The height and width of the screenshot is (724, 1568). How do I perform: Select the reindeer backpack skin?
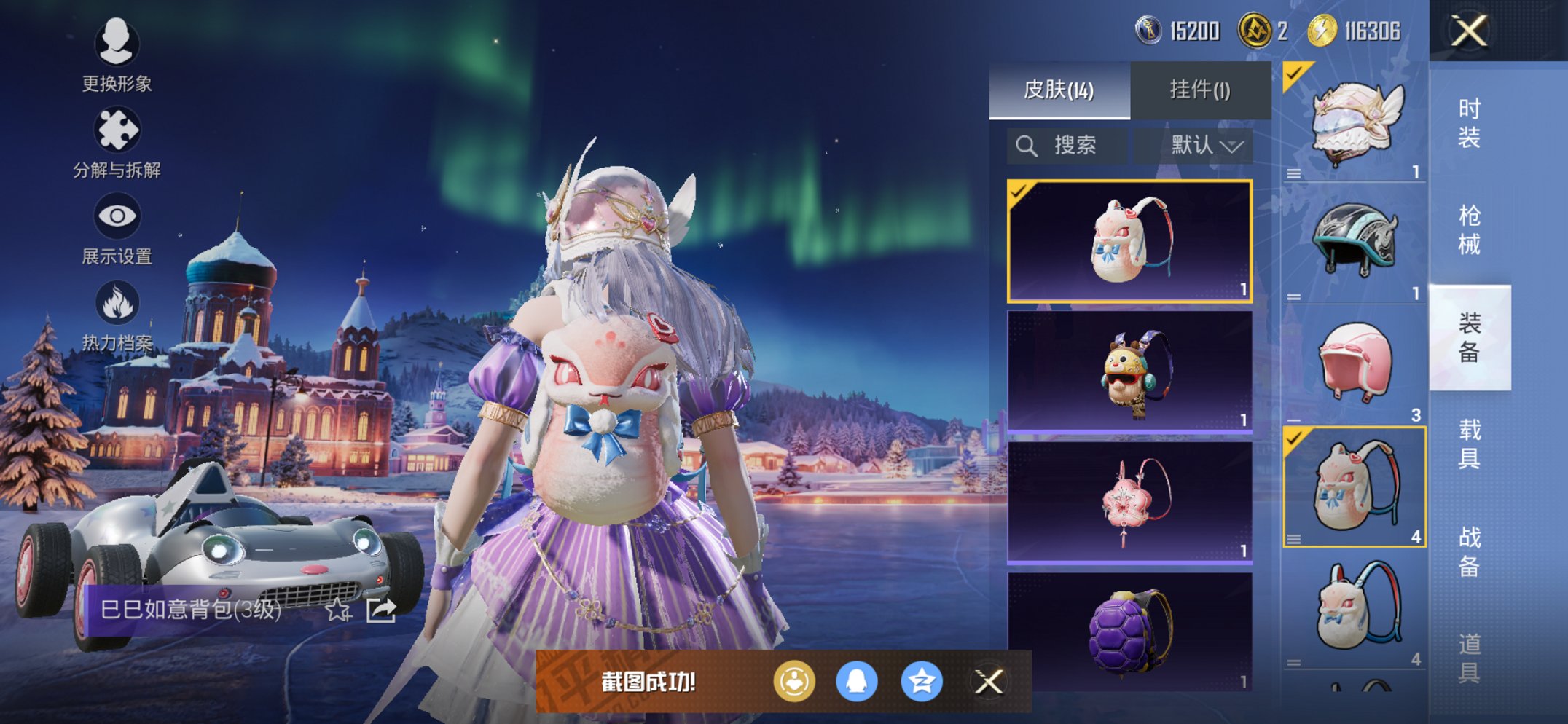1129,372
